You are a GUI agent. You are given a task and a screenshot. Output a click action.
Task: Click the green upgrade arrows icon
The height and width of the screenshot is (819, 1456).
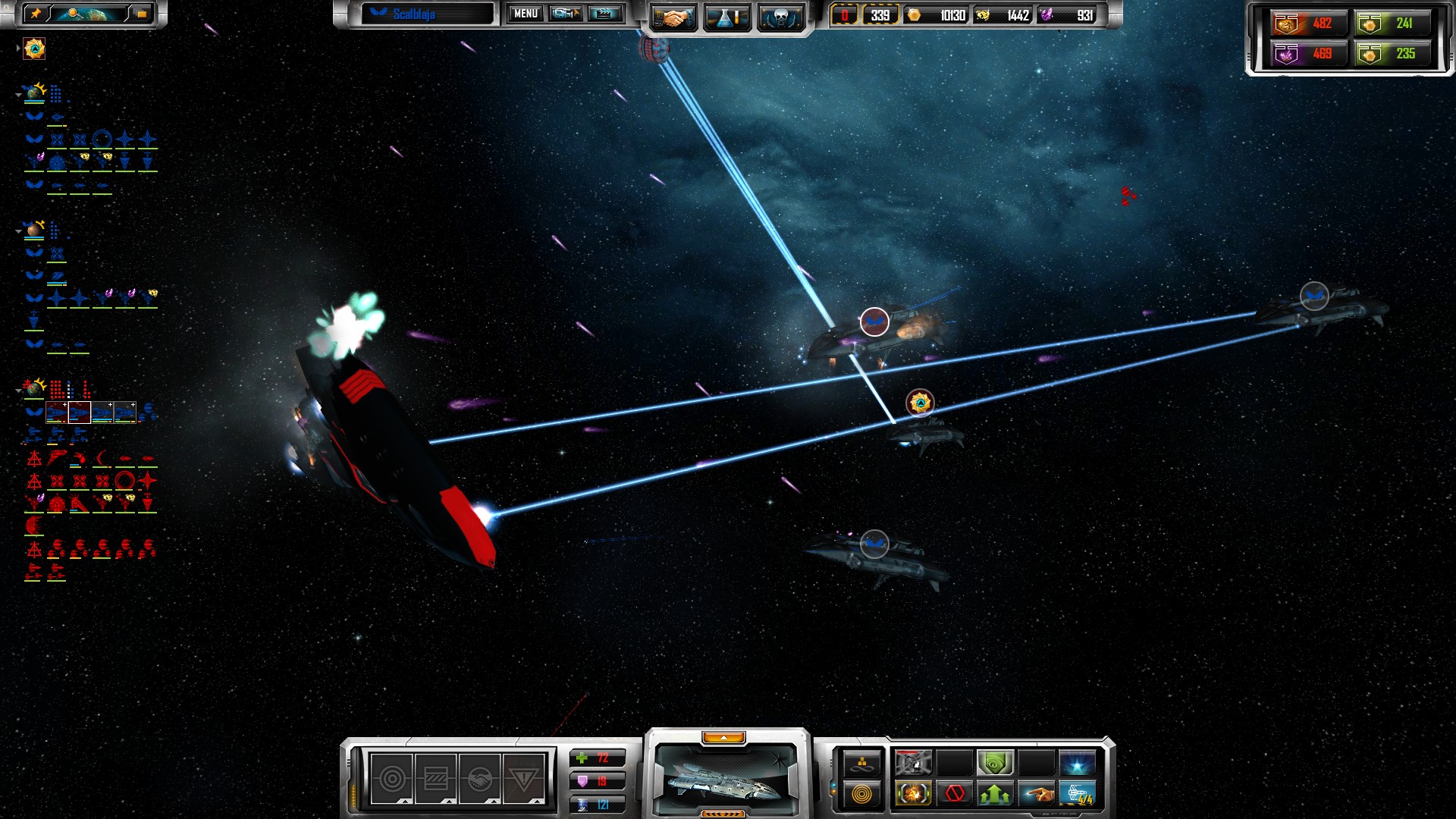coord(995,794)
